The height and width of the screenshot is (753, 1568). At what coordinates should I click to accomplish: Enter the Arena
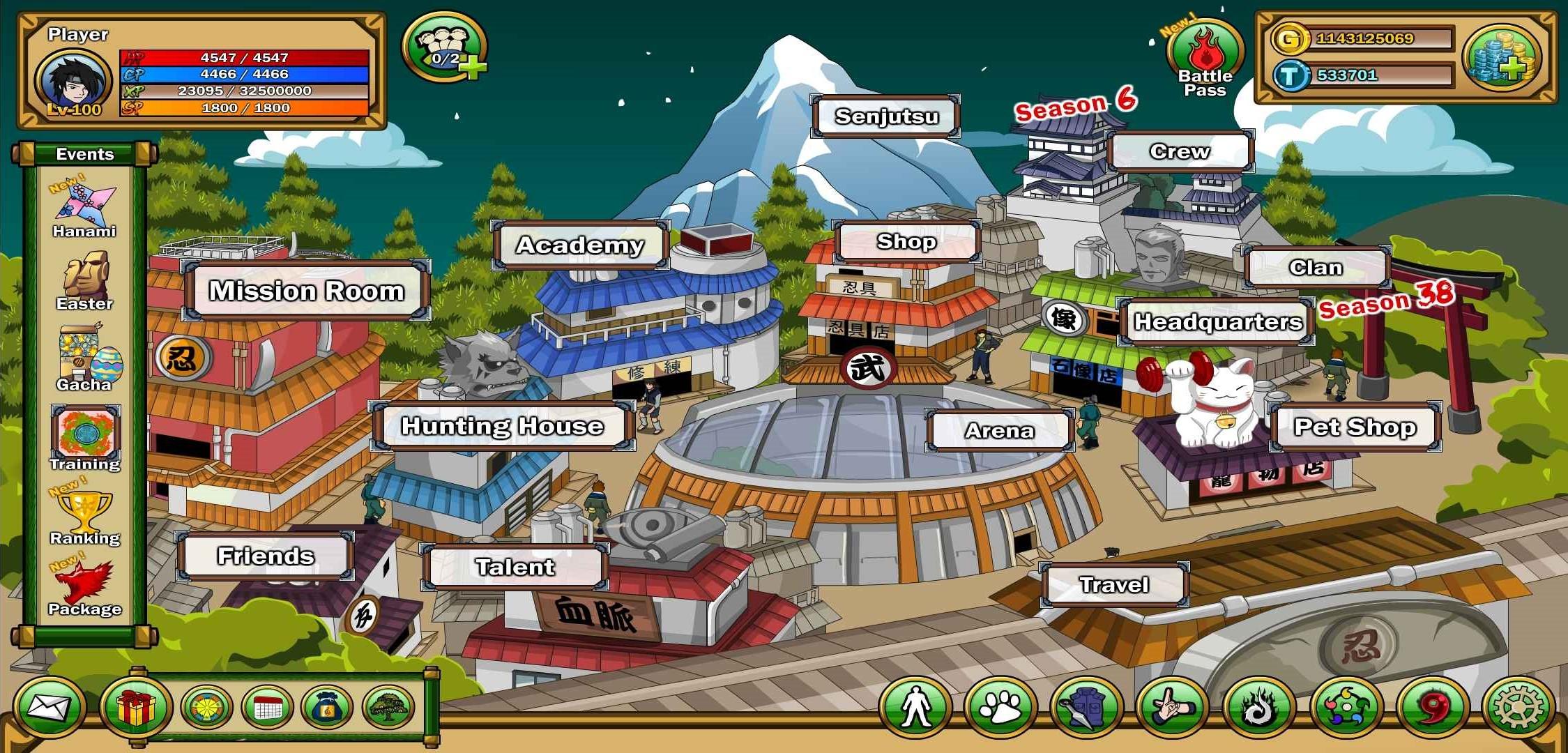pyautogui.click(x=999, y=431)
